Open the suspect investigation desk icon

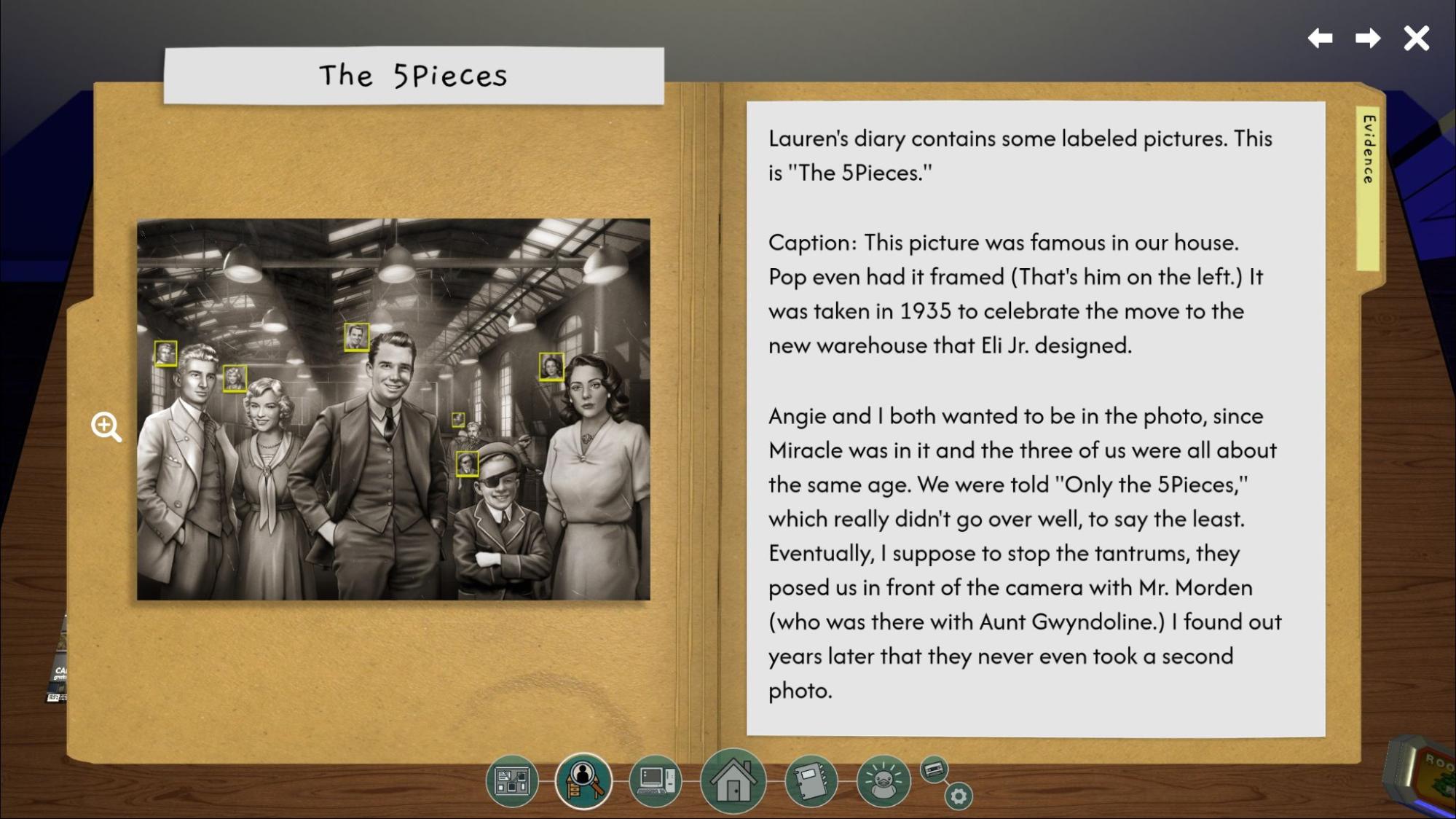[583, 781]
